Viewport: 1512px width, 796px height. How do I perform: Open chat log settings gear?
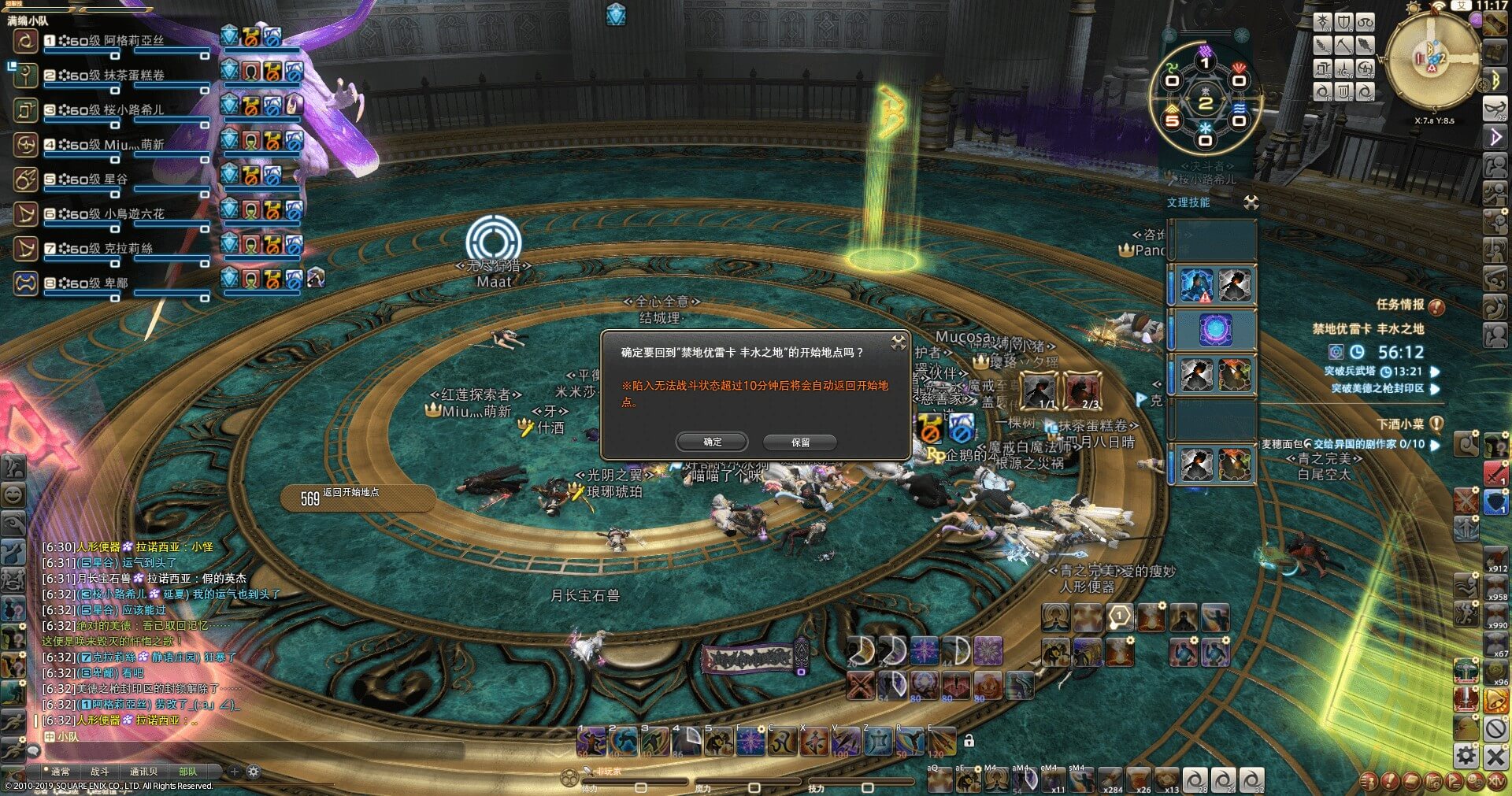point(254,772)
